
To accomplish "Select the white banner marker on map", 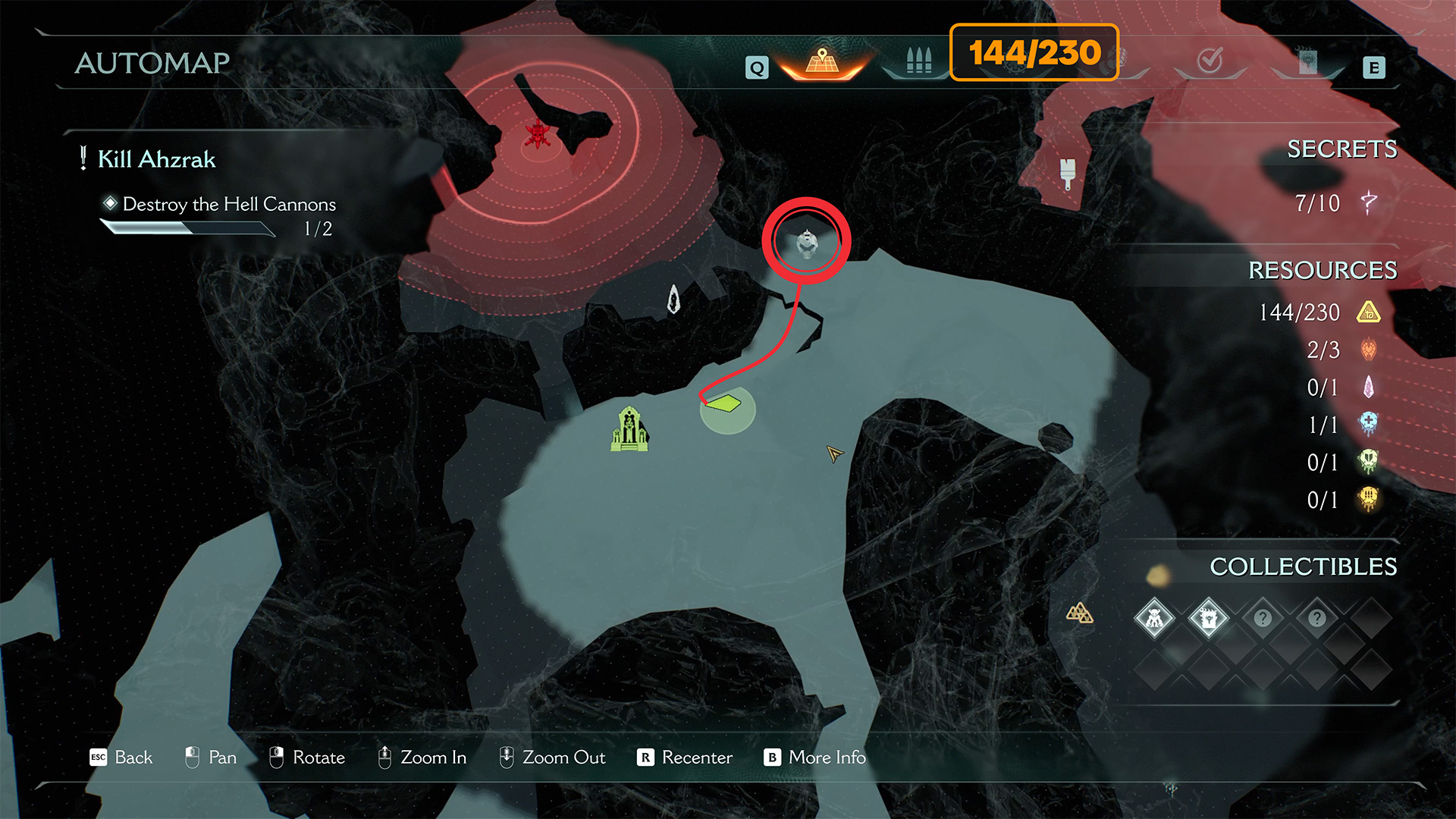I will (x=1068, y=173).
